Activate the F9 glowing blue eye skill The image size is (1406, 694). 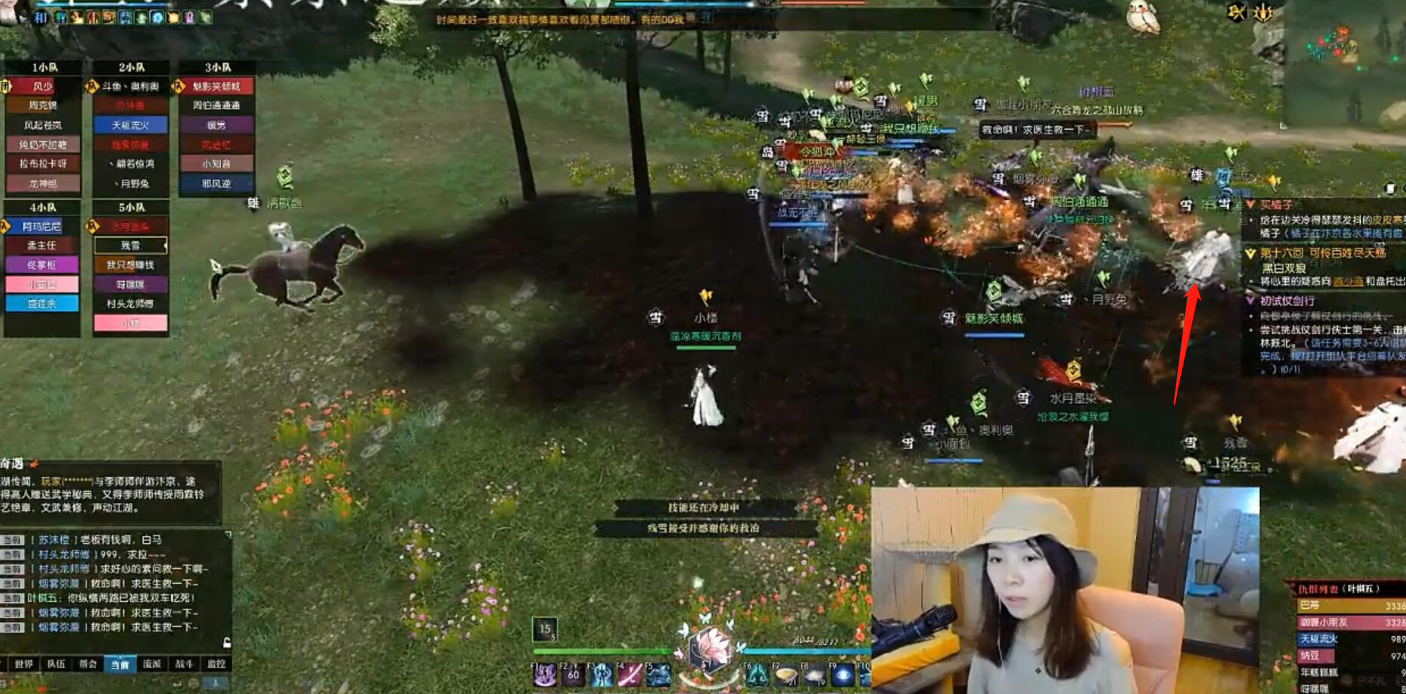[843, 675]
